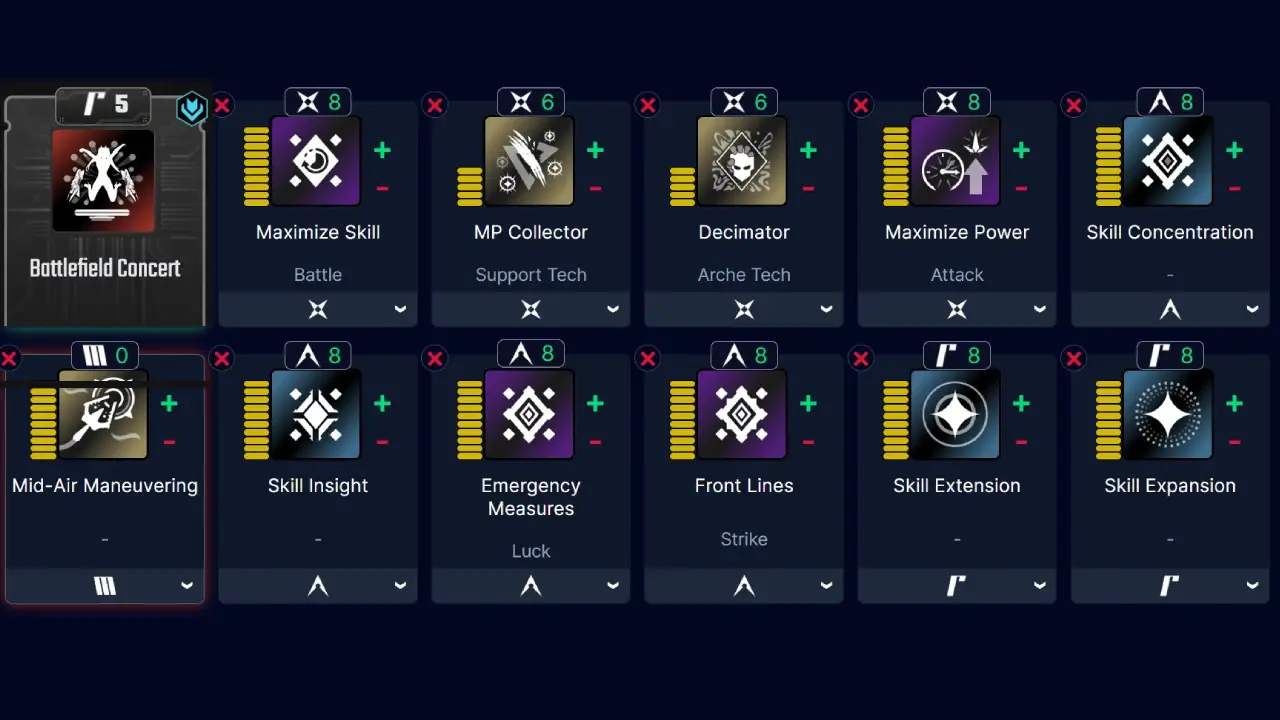This screenshot has height=720, width=1280.
Task: Click the Emergency Measures icon
Action: click(x=530, y=415)
